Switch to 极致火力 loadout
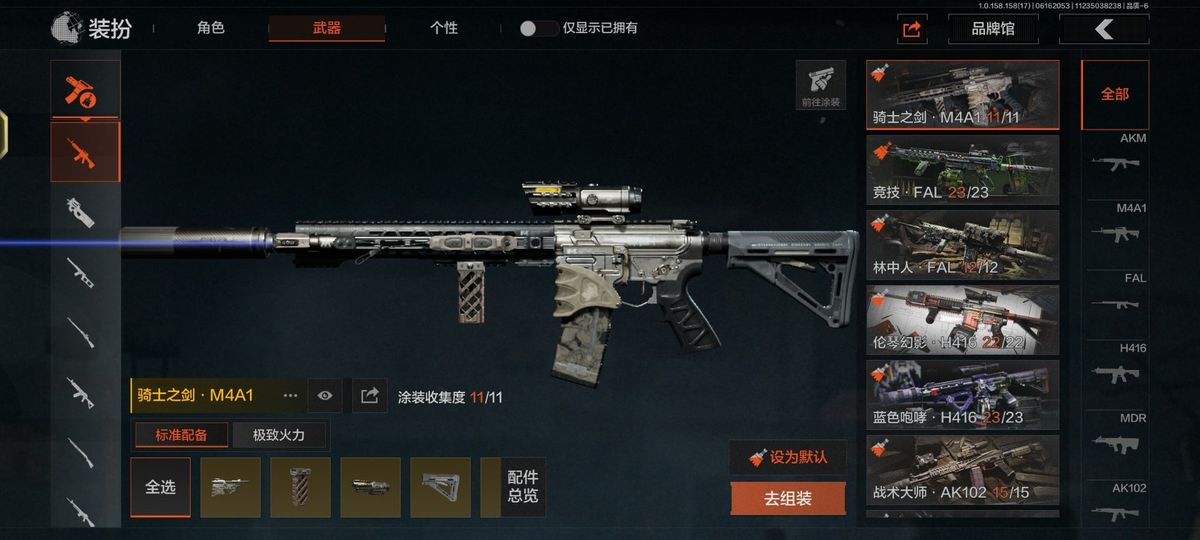The image size is (1200, 540). pos(278,435)
